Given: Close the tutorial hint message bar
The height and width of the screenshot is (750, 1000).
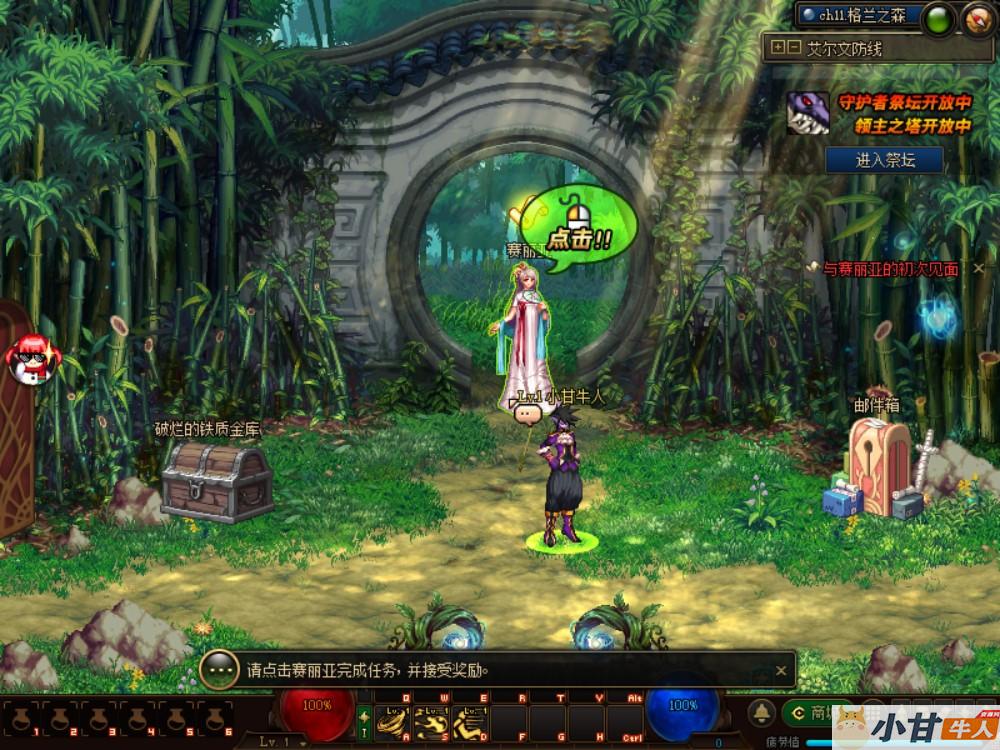Looking at the screenshot, I should click(781, 670).
